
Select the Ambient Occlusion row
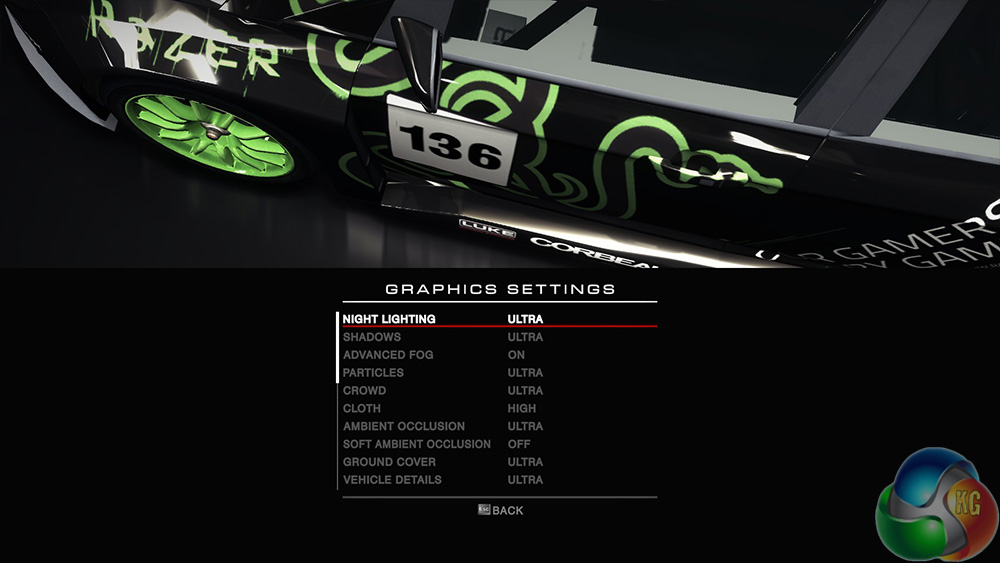coord(403,427)
